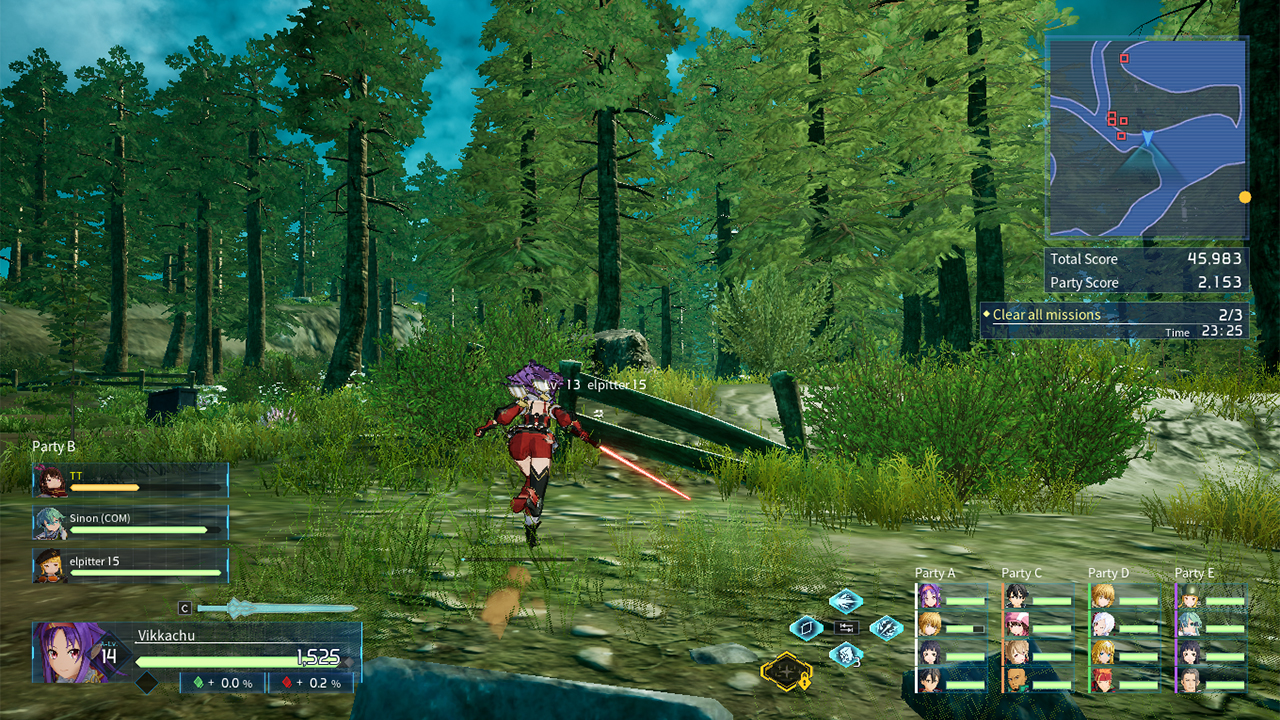
Task: Select the red-haired character in Party D
Action: tap(1103, 681)
